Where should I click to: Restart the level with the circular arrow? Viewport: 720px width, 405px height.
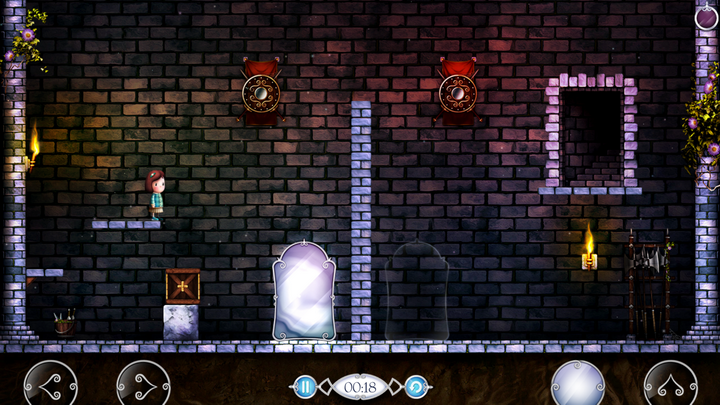416,386
